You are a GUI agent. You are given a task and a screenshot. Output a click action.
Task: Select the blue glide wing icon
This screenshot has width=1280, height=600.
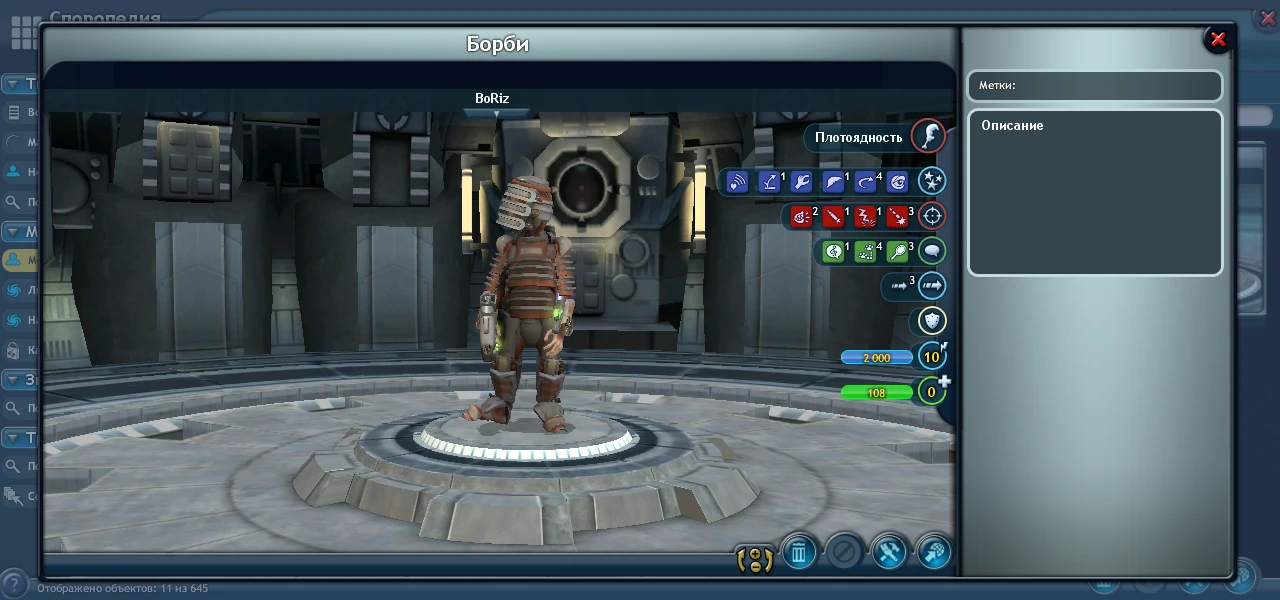[833, 182]
